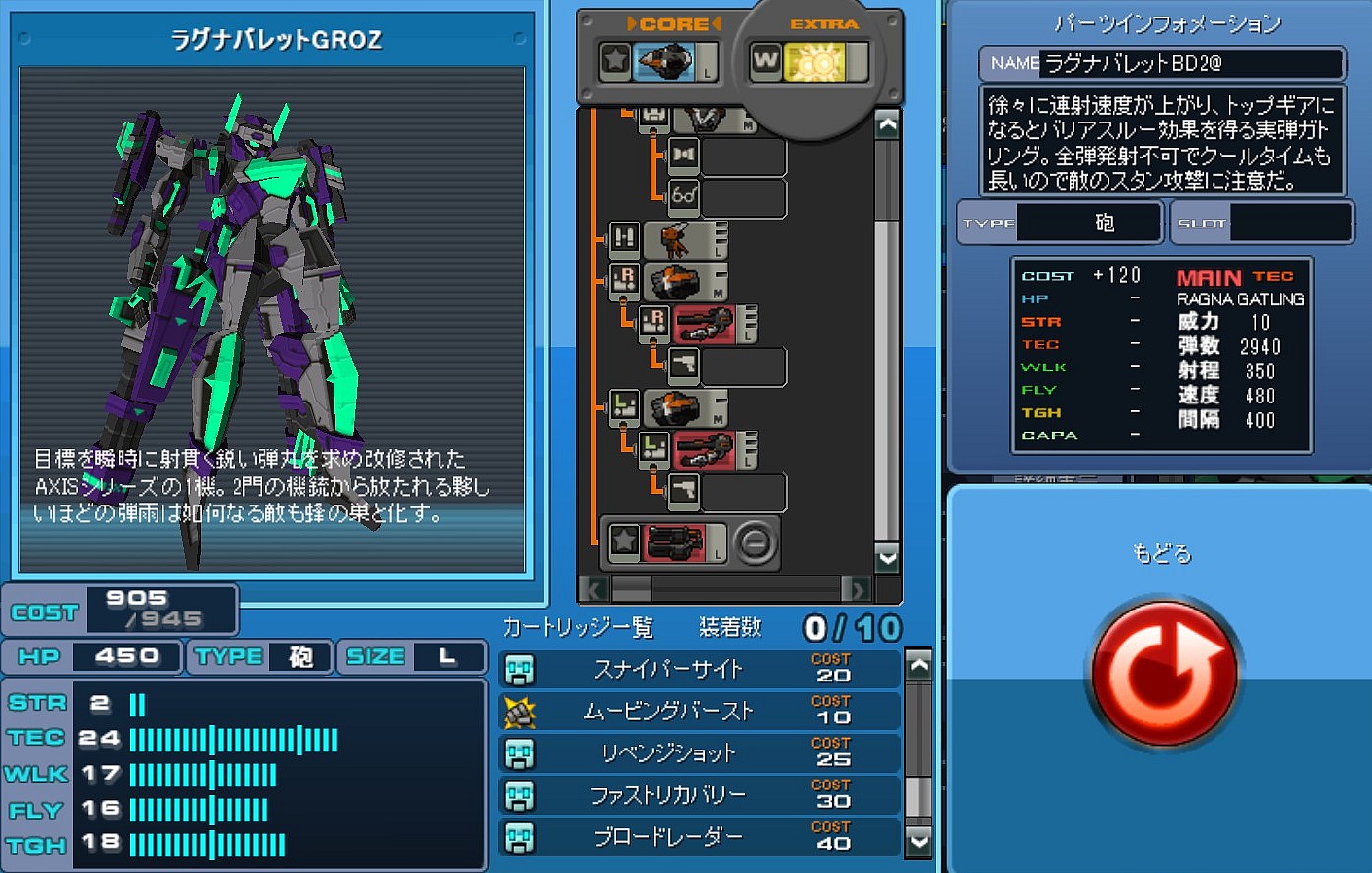Click the cartridge list scroll-up arrow
The image size is (1372, 873).
coord(918,665)
